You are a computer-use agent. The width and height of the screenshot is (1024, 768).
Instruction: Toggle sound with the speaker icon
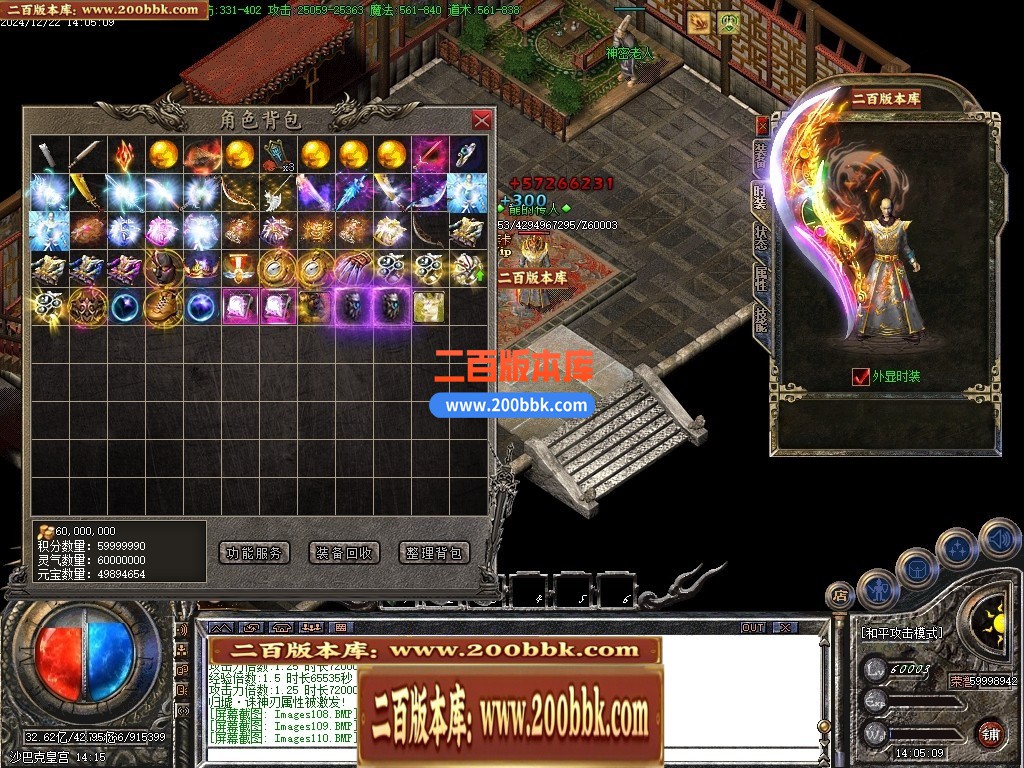[x=997, y=539]
